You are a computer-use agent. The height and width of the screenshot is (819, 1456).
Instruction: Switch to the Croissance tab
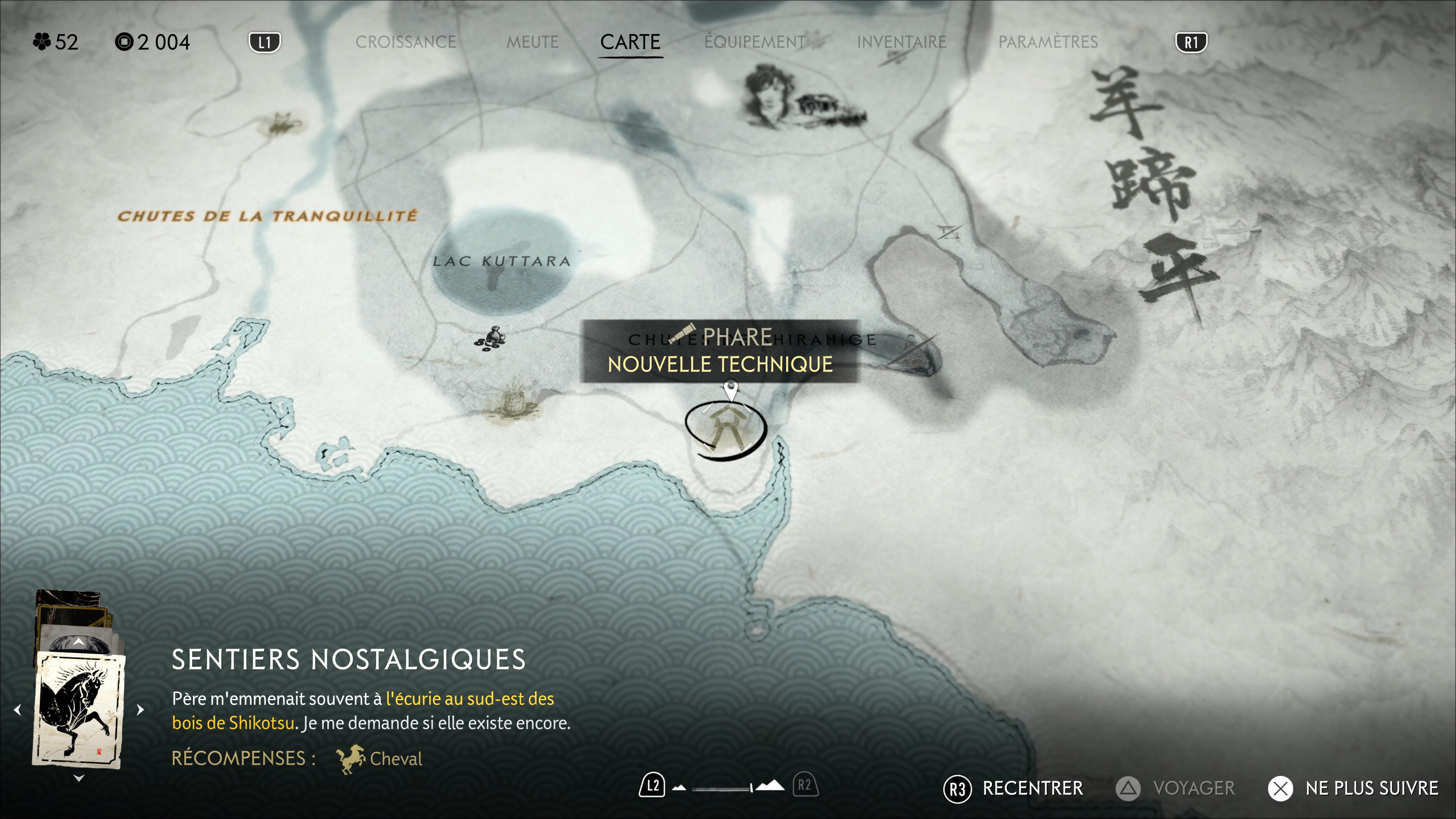pyautogui.click(x=405, y=42)
